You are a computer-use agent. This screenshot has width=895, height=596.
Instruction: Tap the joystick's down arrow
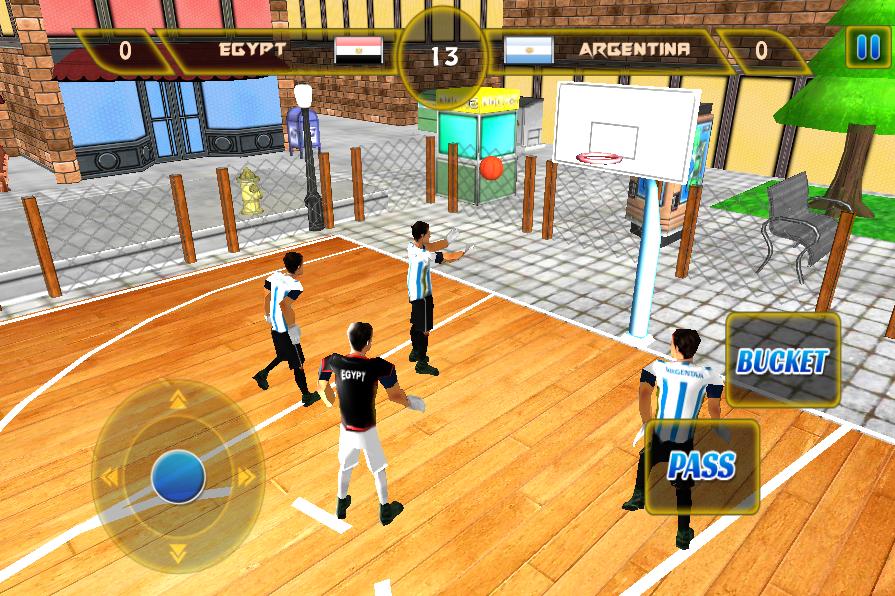point(178,551)
